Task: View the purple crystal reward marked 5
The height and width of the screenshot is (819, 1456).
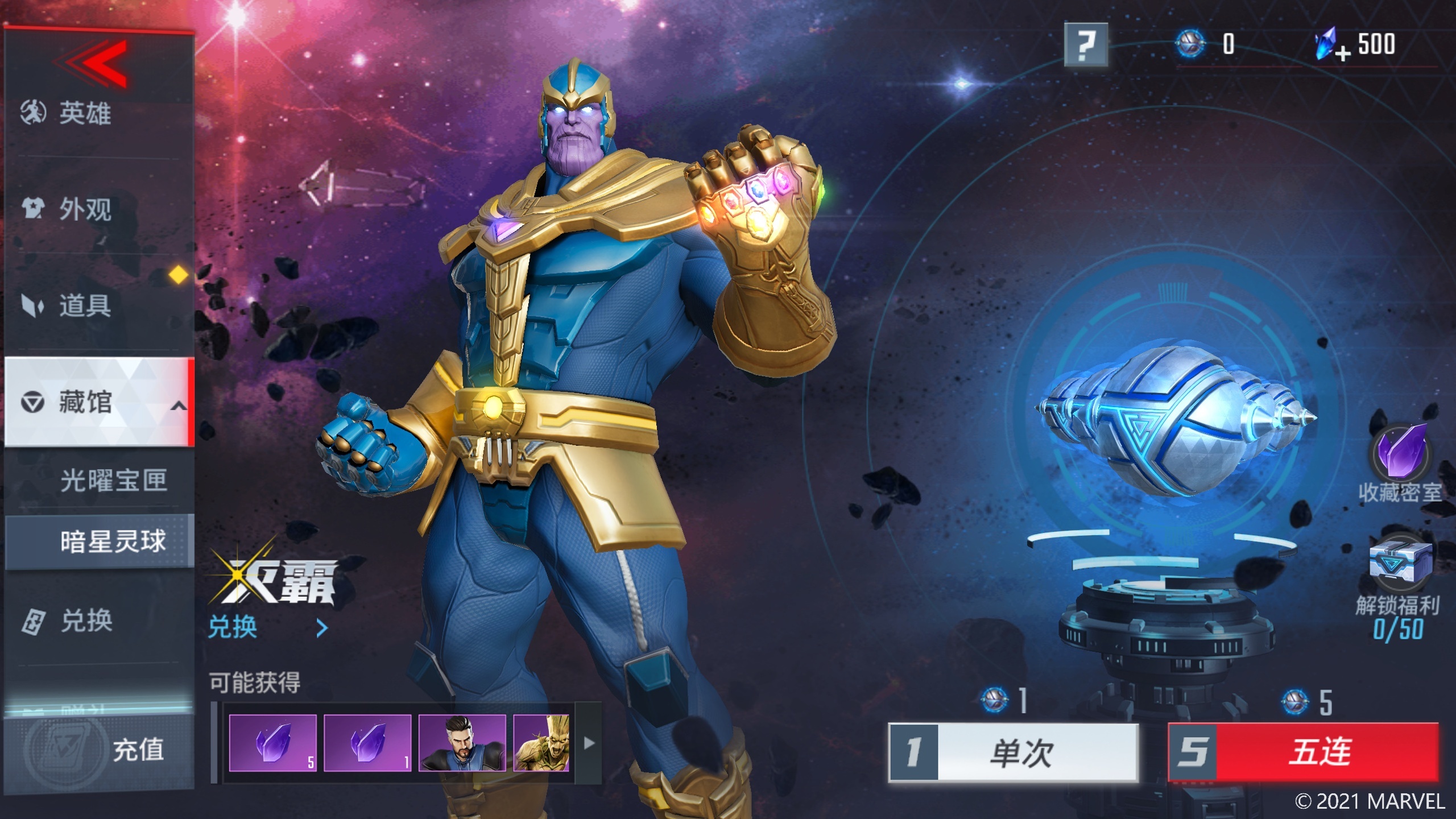Action: click(272, 743)
